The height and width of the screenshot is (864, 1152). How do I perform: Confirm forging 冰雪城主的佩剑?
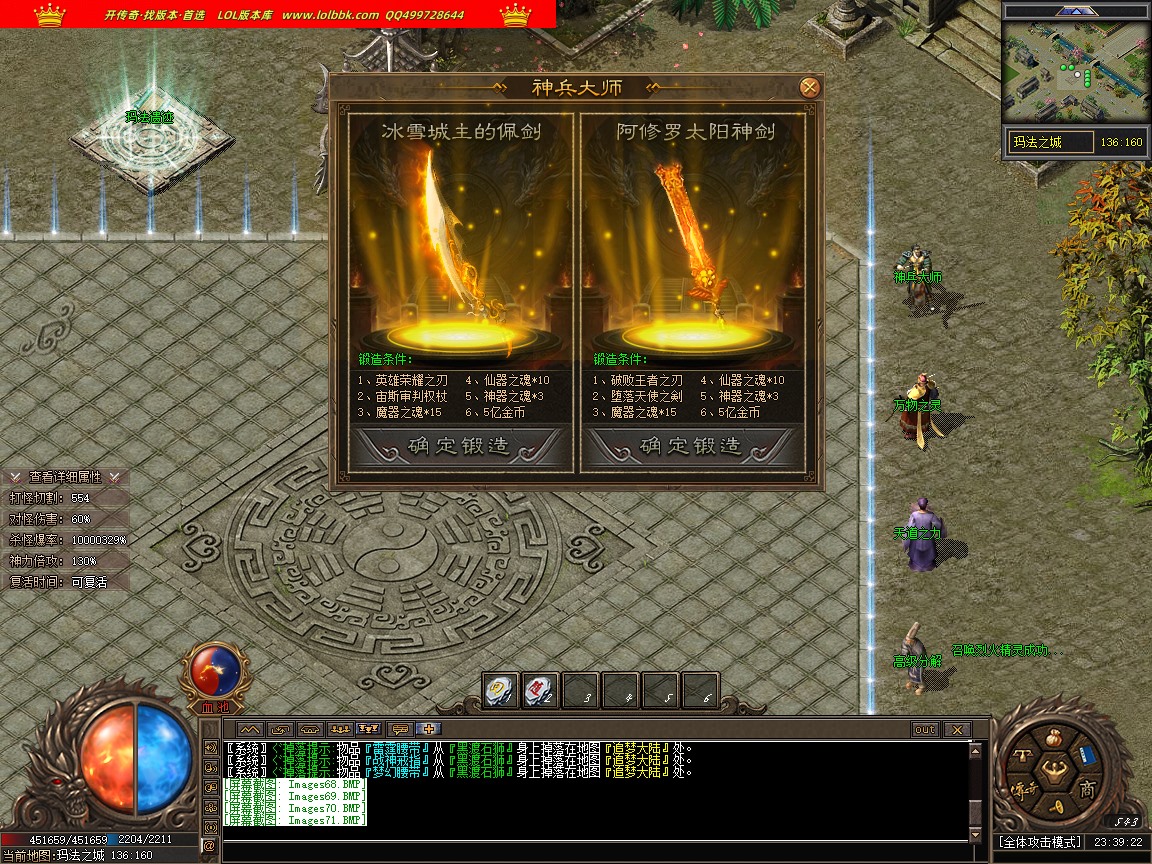(460, 446)
